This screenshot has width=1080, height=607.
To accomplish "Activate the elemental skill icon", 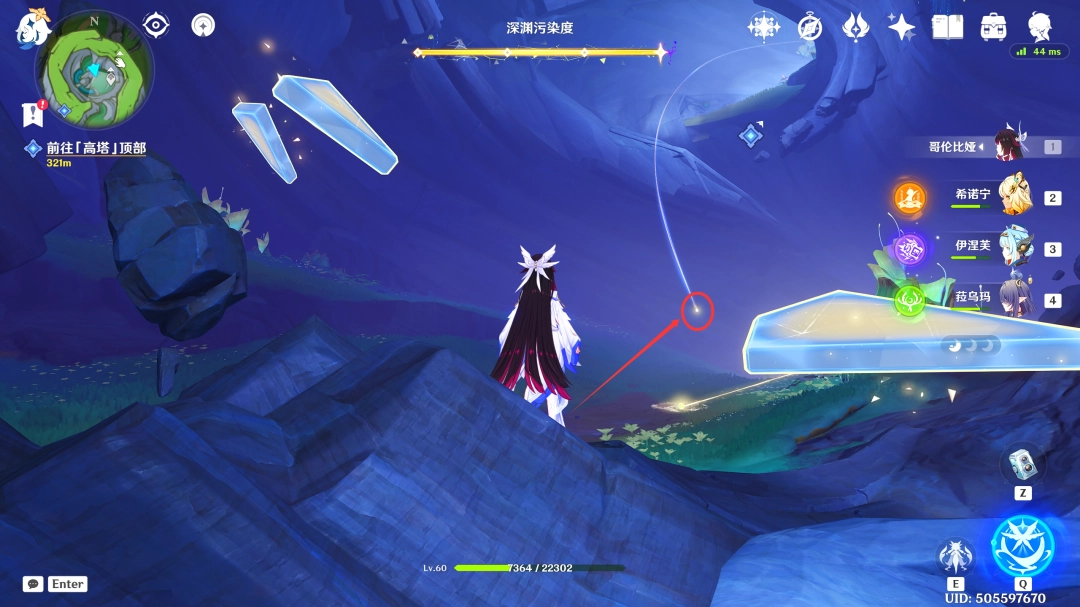I will point(956,557).
